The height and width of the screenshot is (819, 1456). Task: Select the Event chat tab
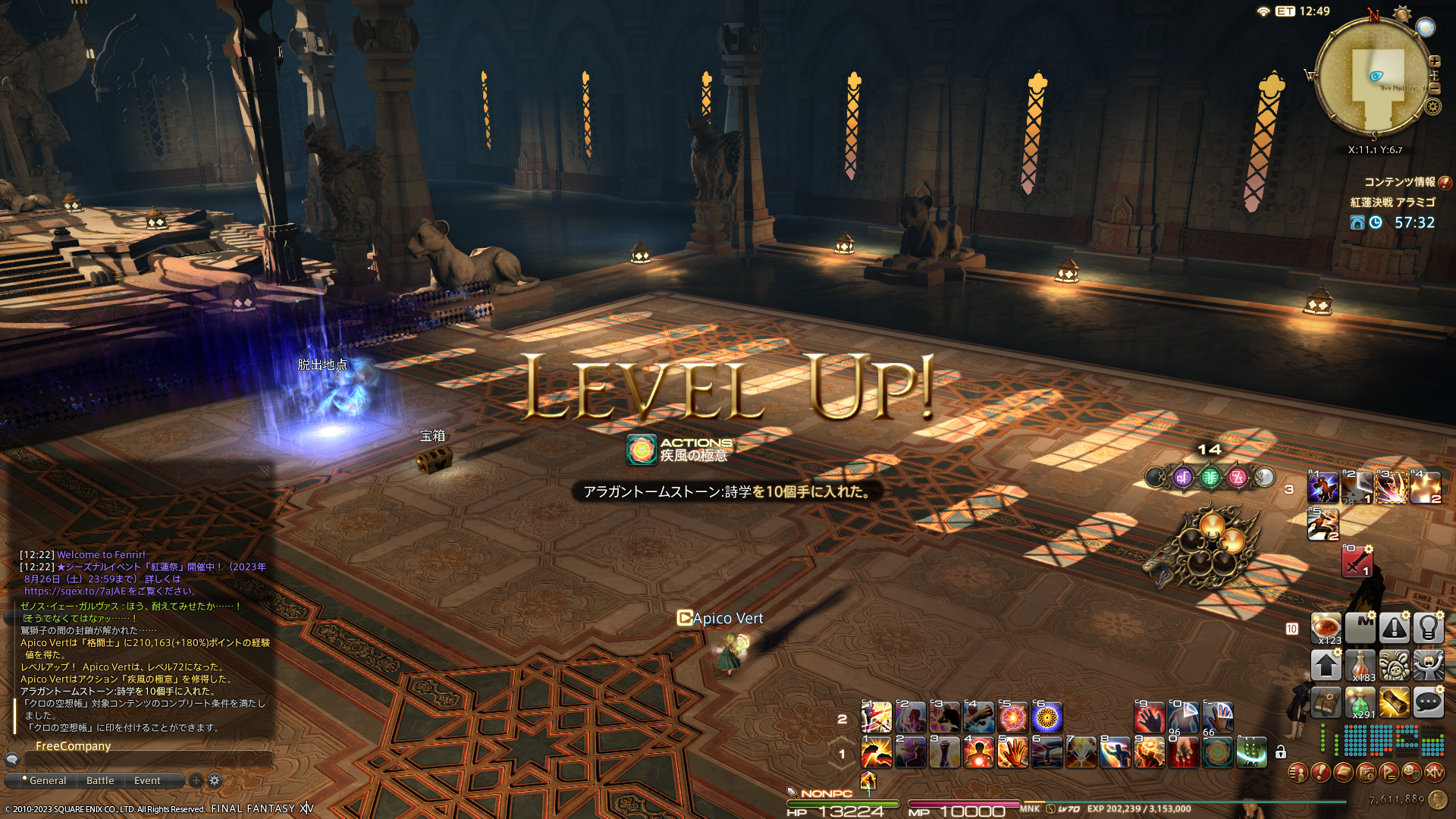[x=147, y=780]
